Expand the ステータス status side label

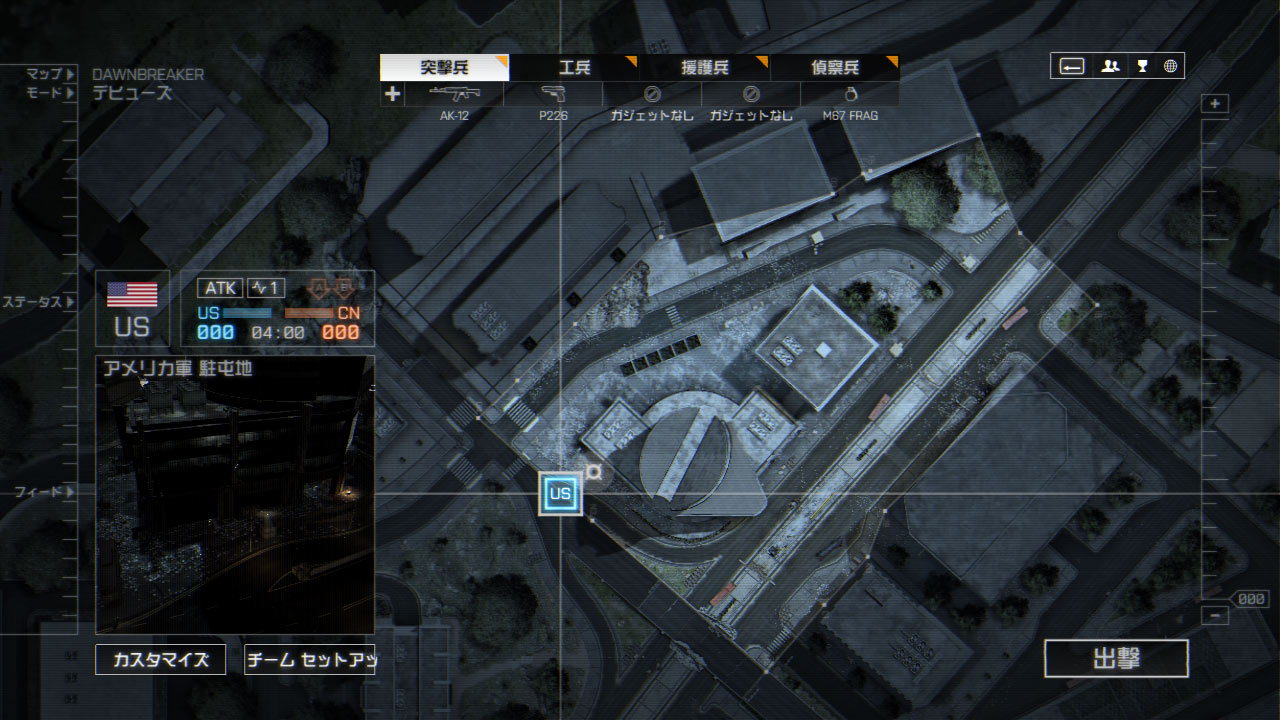pyautogui.click(x=38, y=302)
